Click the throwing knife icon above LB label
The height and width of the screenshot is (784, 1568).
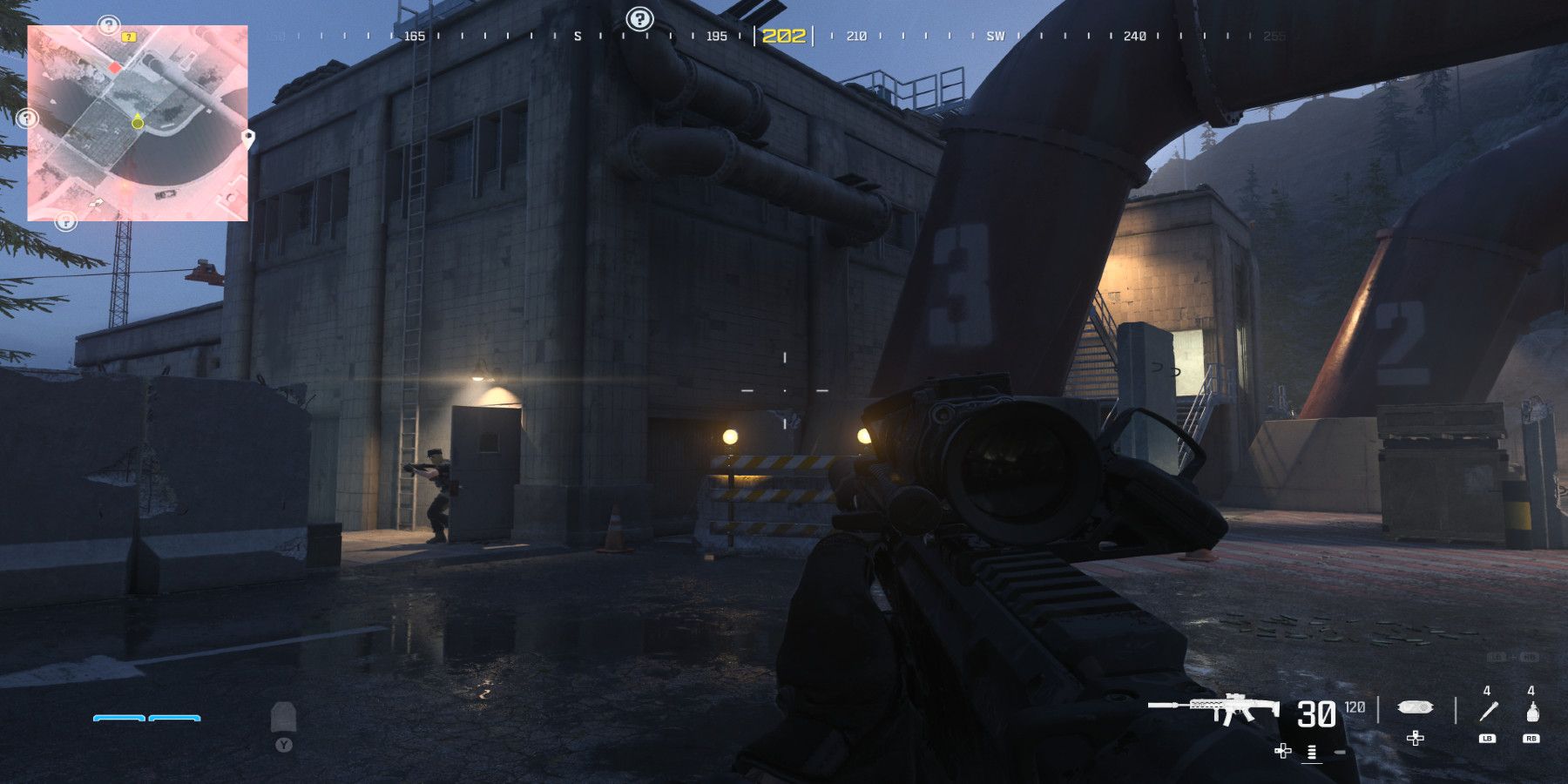[1487, 711]
